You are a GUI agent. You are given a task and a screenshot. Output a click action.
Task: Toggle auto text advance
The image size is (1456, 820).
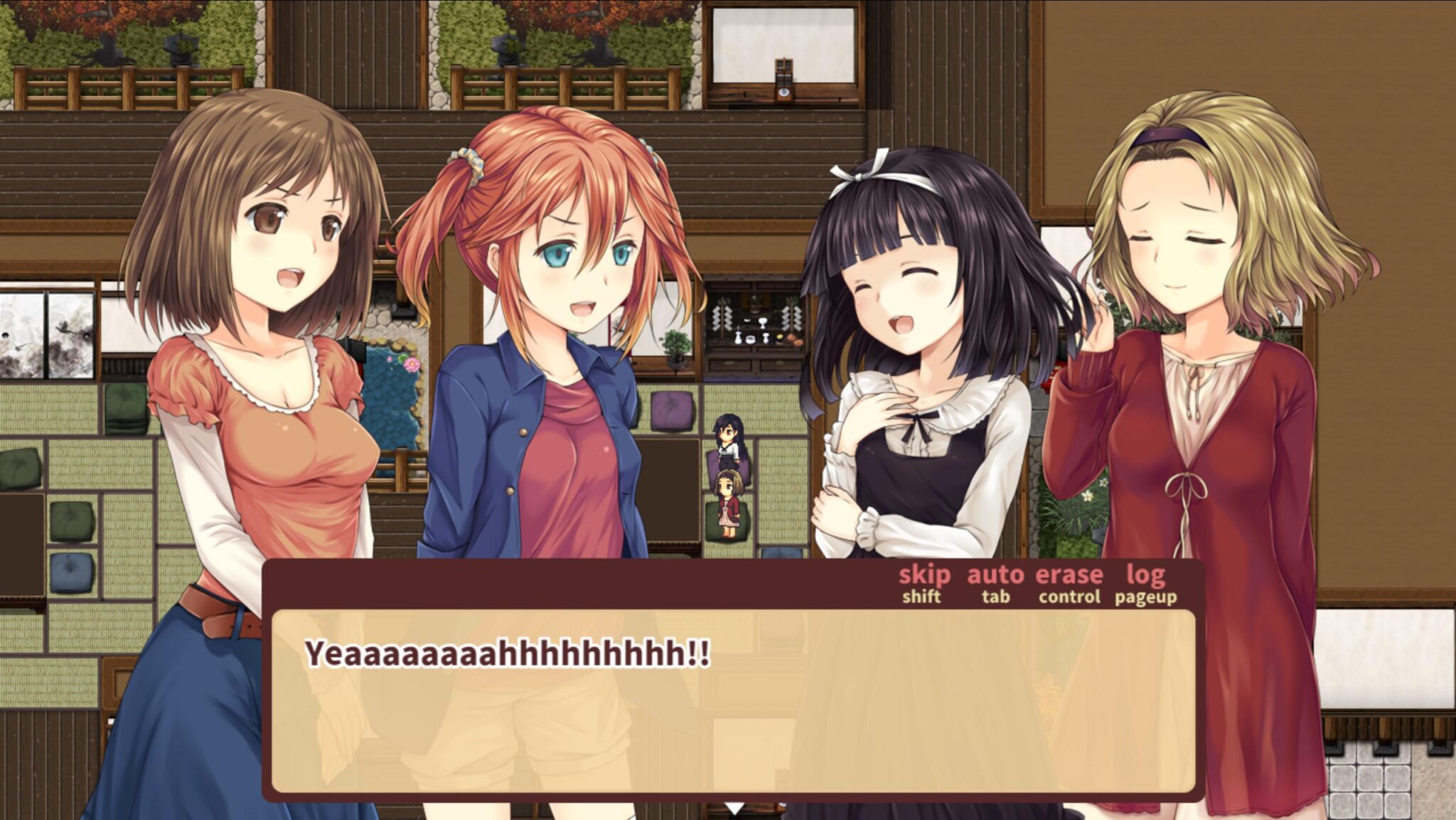[995, 575]
